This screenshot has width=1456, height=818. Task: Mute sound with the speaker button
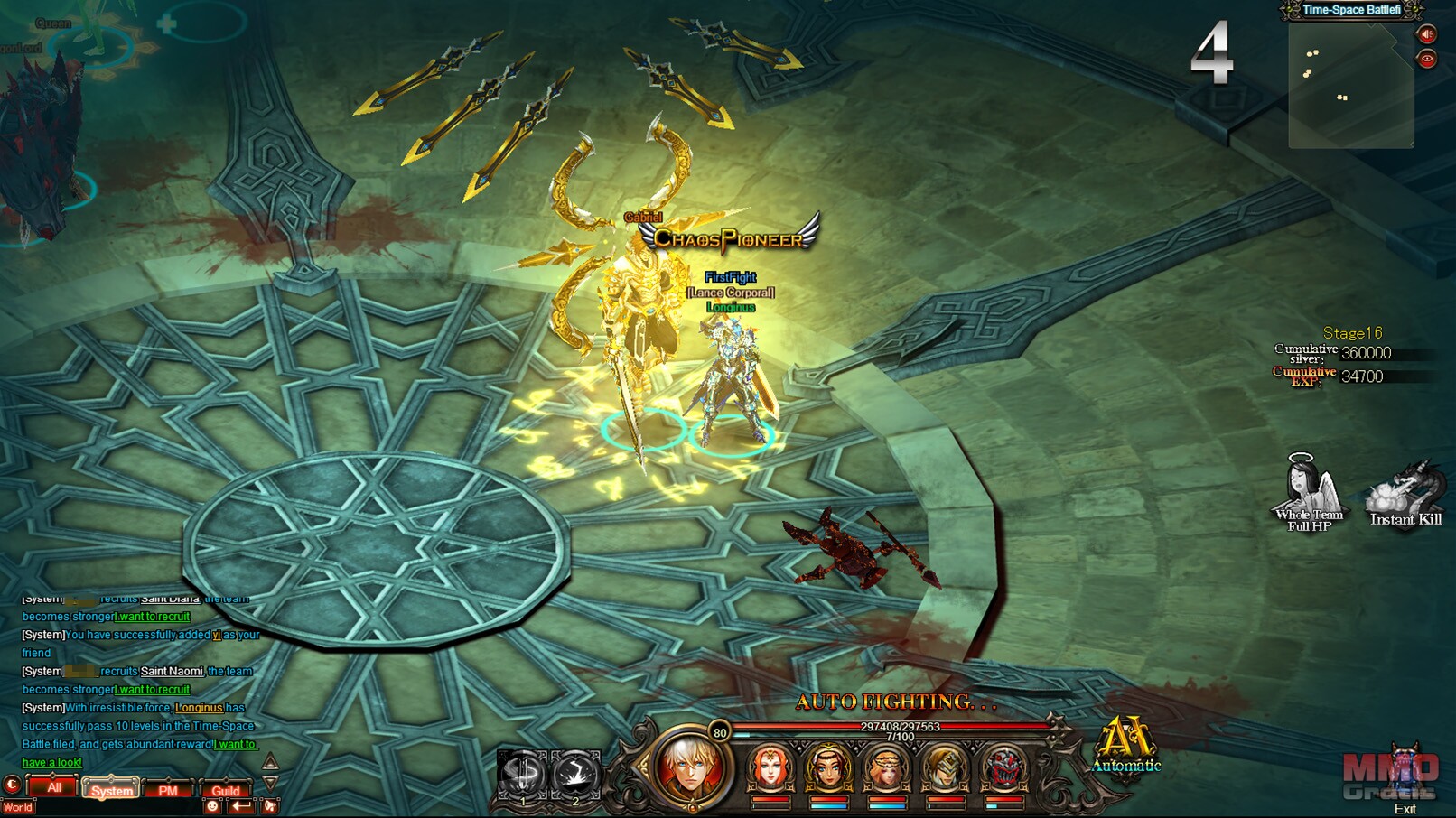[x=1427, y=34]
